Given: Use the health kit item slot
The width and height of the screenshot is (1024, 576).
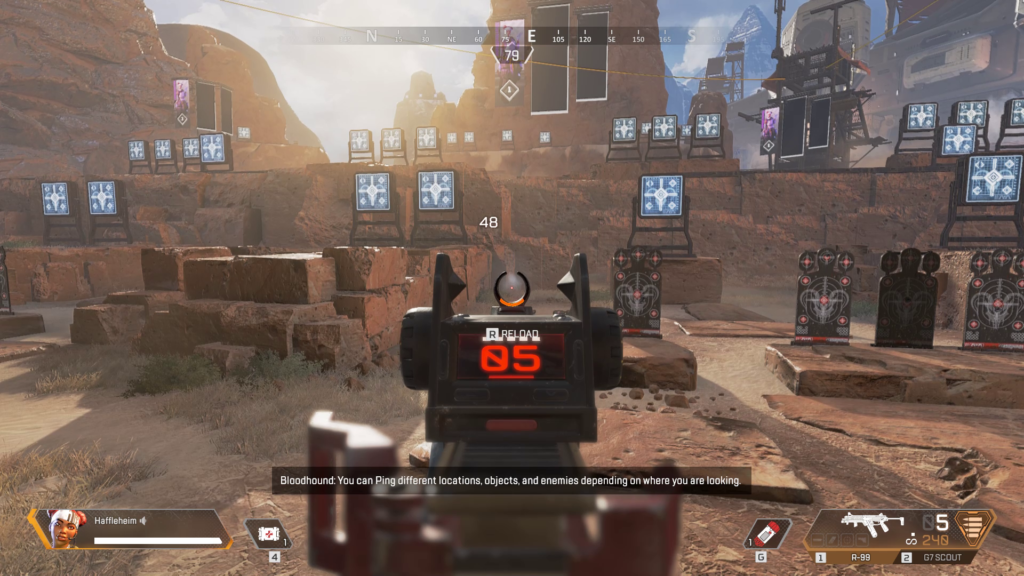Looking at the screenshot, I should click(268, 534).
